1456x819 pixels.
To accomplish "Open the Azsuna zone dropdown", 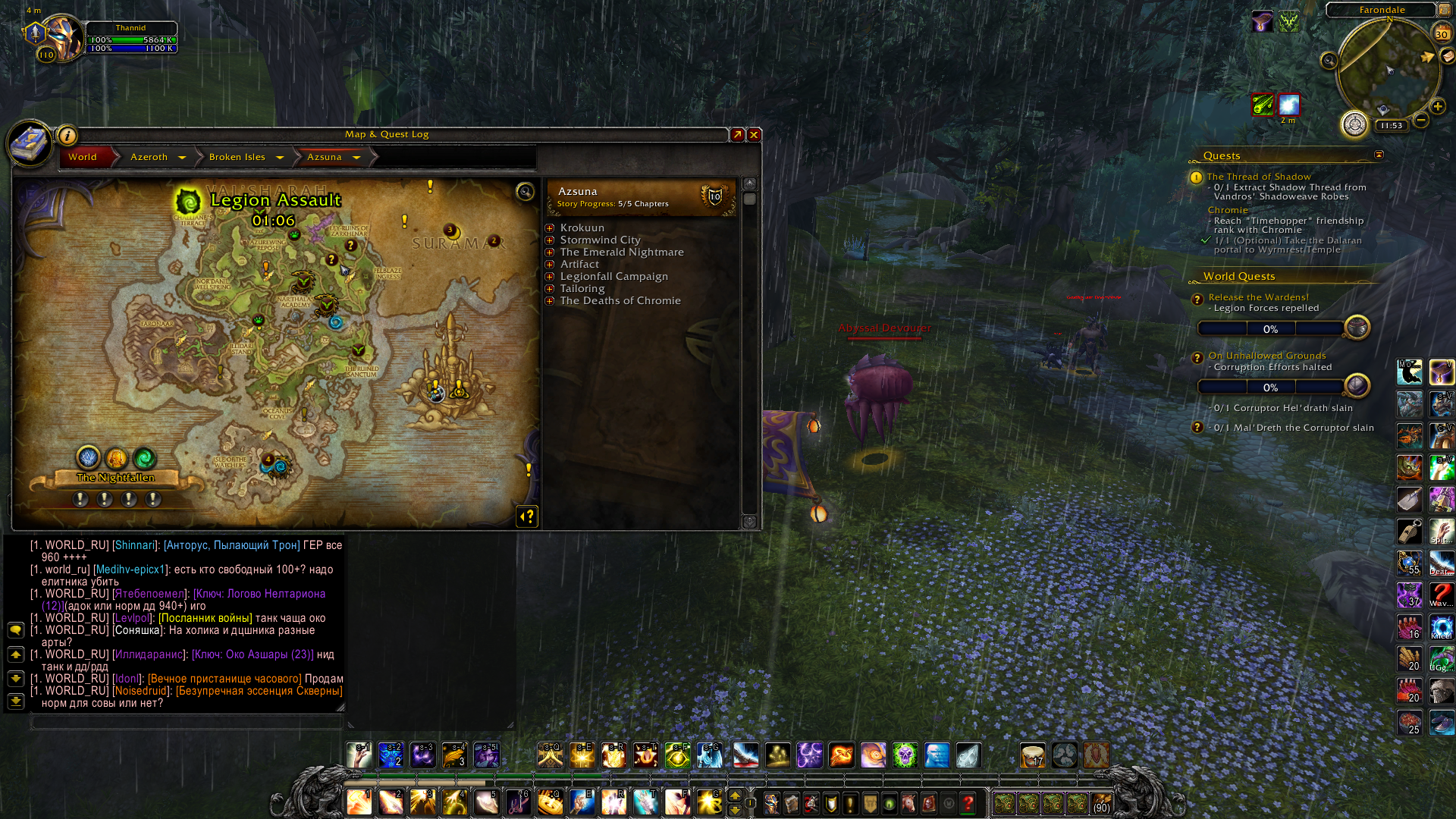I will (x=356, y=158).
